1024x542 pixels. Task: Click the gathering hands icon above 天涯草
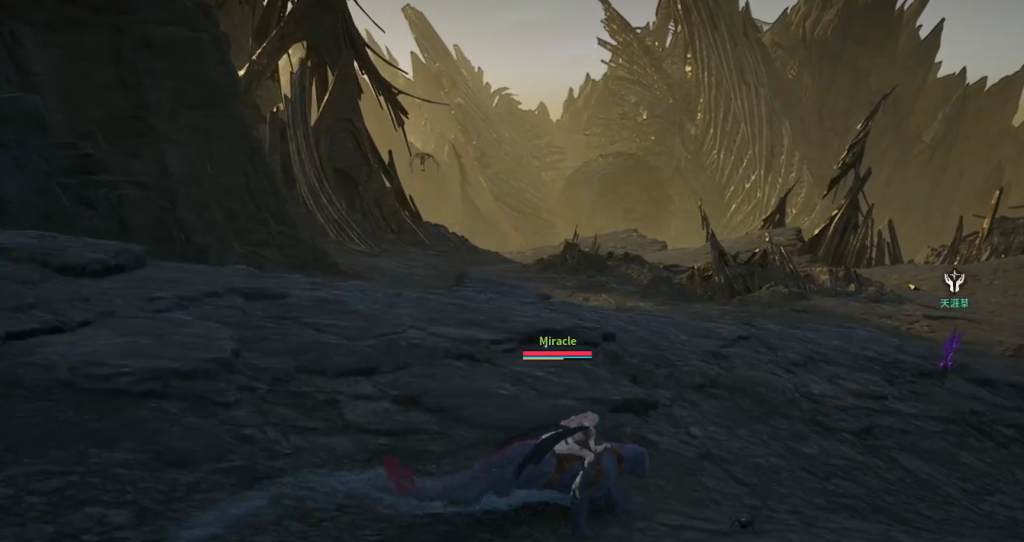(953, 282)
